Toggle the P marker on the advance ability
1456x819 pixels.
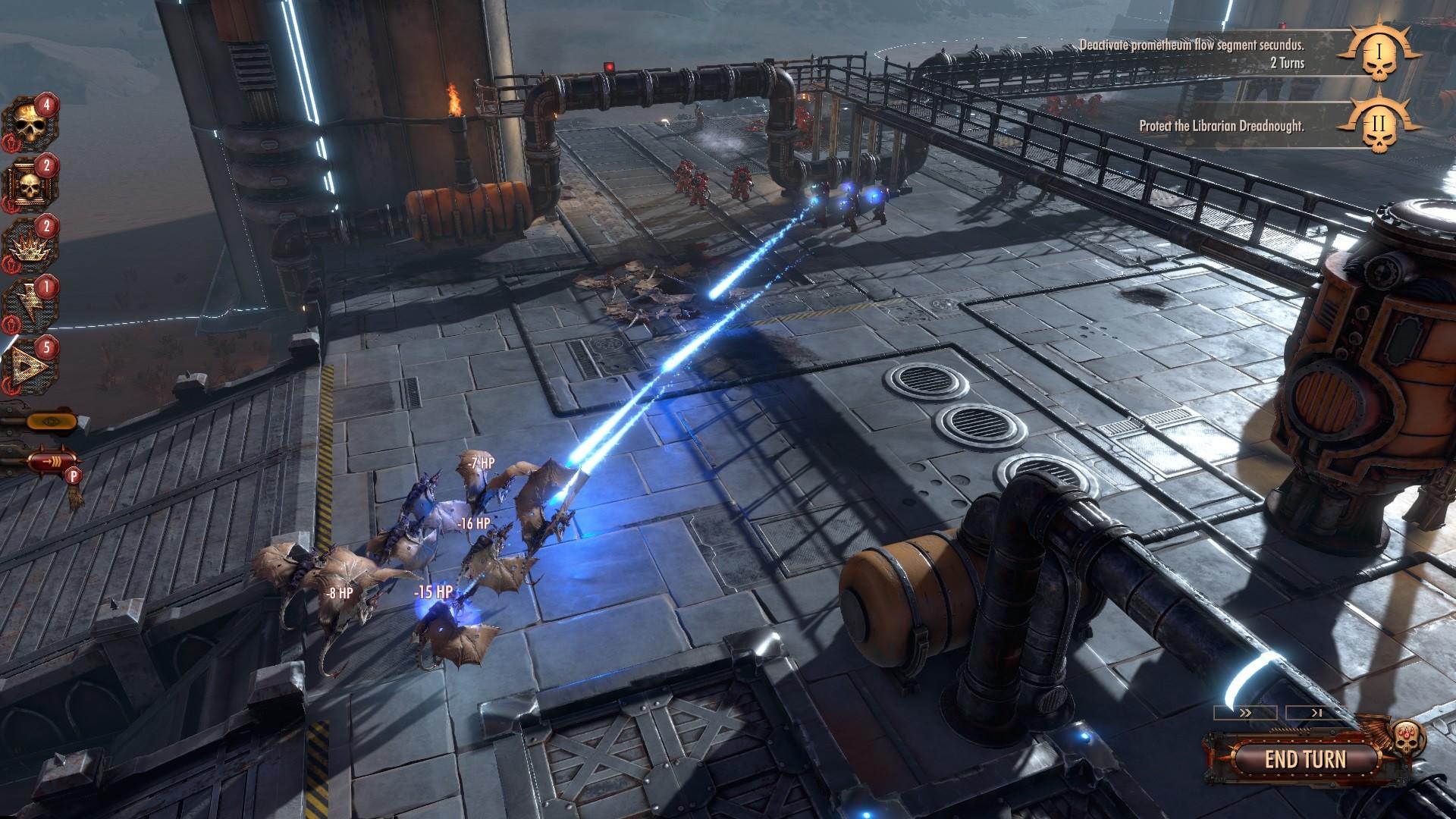74,476
